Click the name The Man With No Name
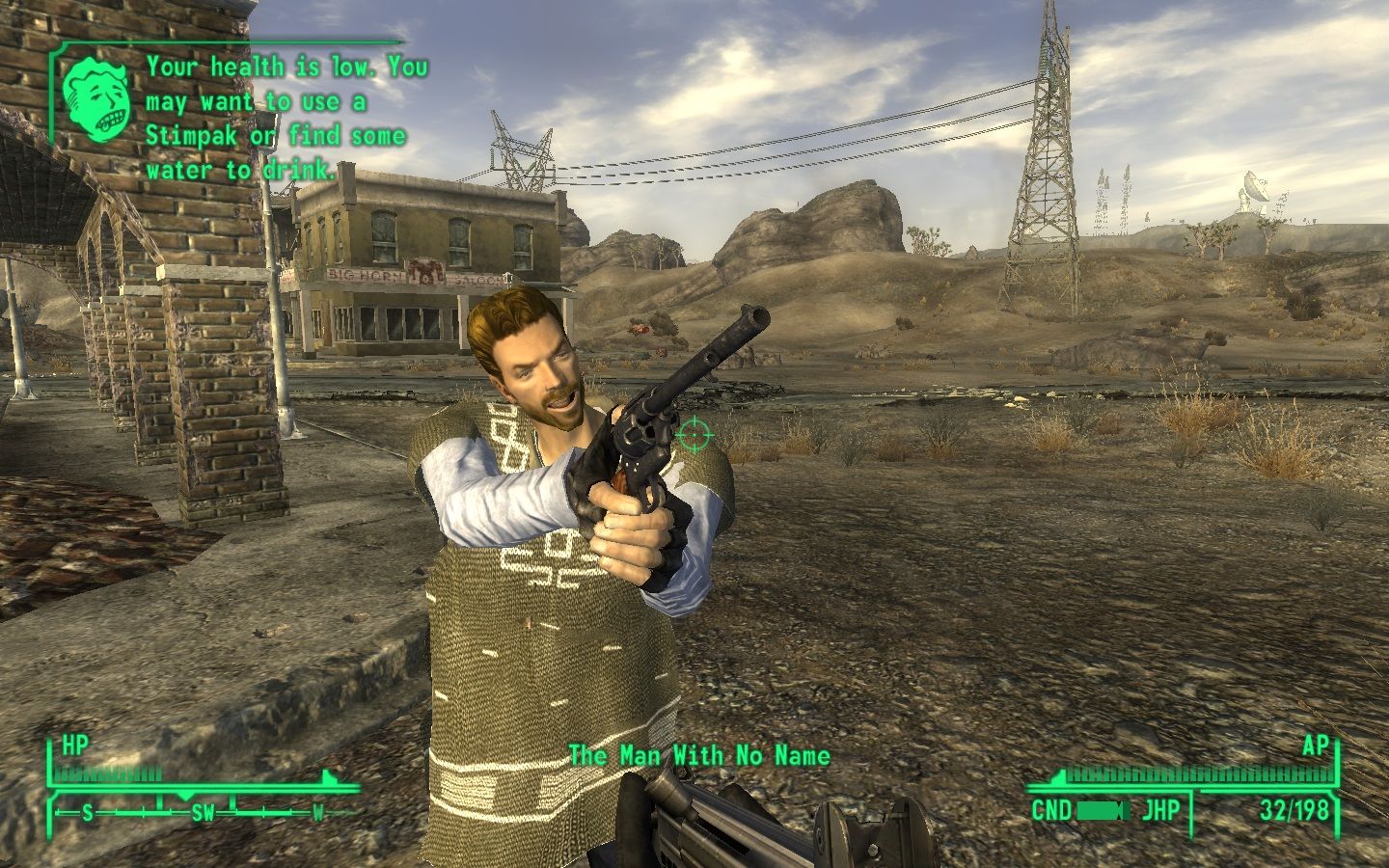 click(699, 756)
